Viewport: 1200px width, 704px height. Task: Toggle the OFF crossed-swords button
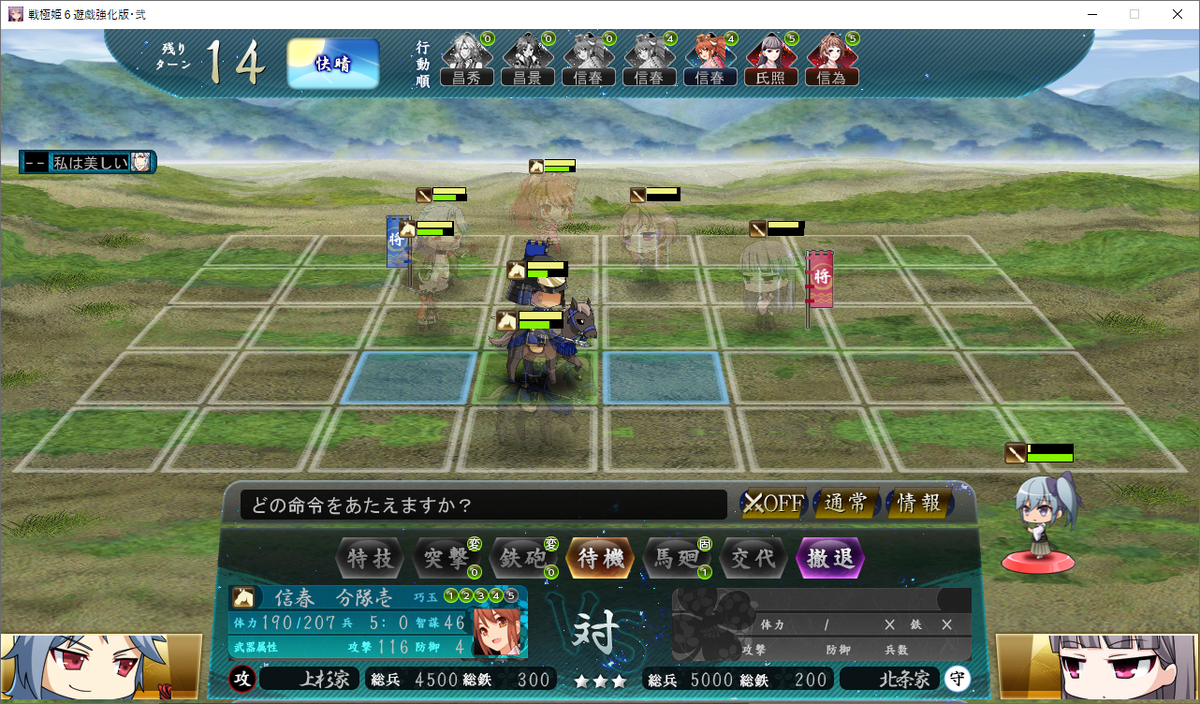coord(773,503)
